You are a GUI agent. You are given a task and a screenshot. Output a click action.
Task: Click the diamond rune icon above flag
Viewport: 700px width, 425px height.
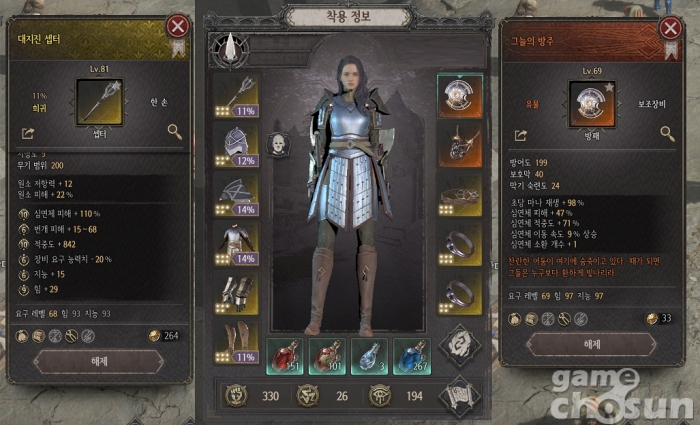(x=459, y=345)
